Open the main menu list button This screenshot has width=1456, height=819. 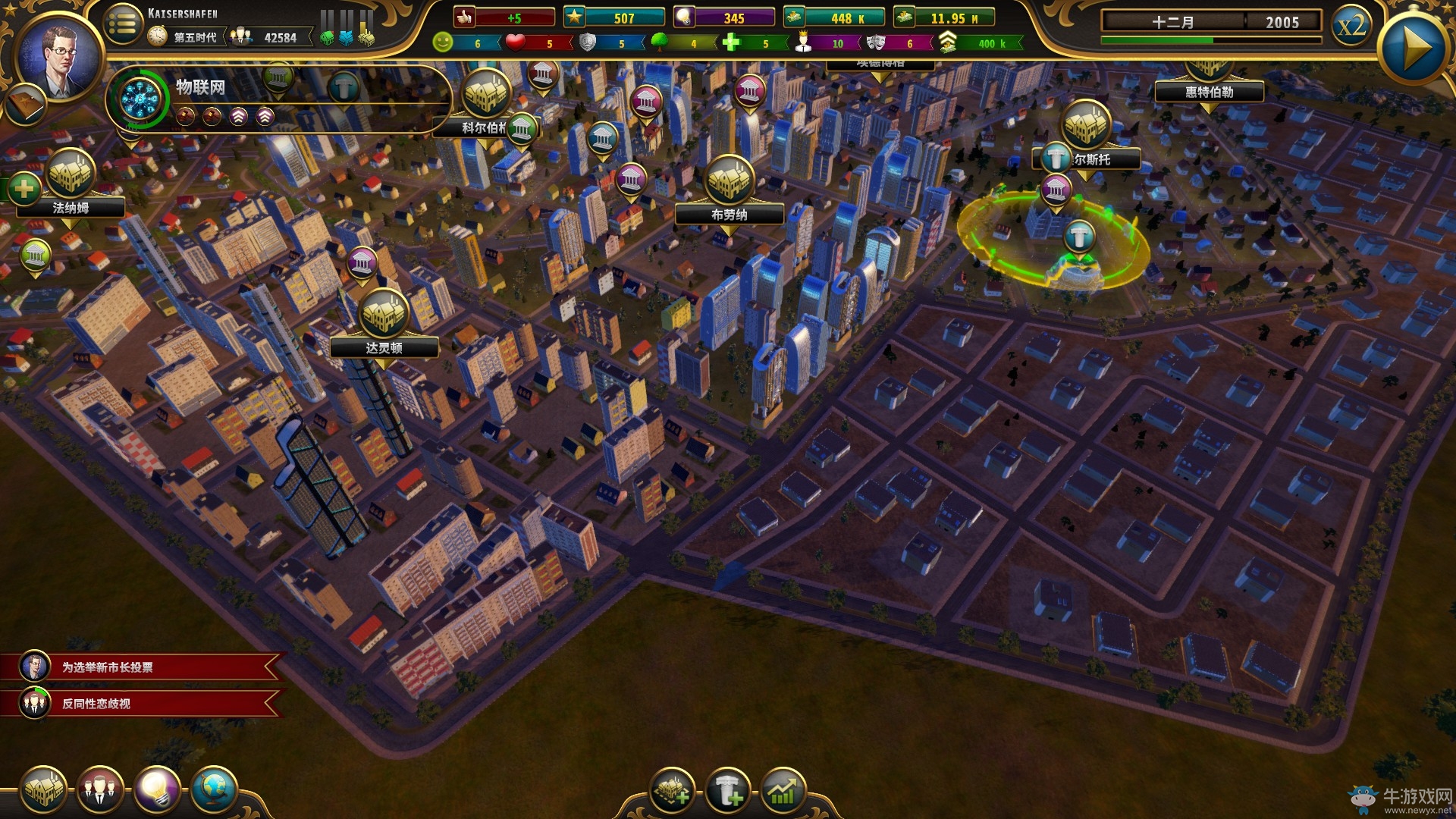coord(122,25)
